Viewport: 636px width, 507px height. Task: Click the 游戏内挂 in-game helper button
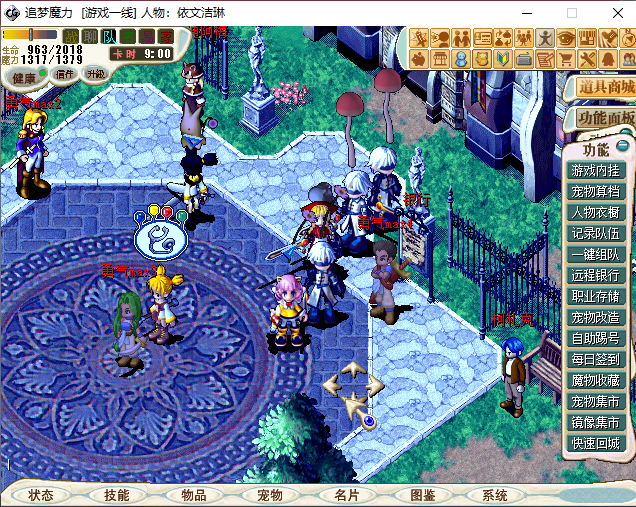[x=595, y=170]
